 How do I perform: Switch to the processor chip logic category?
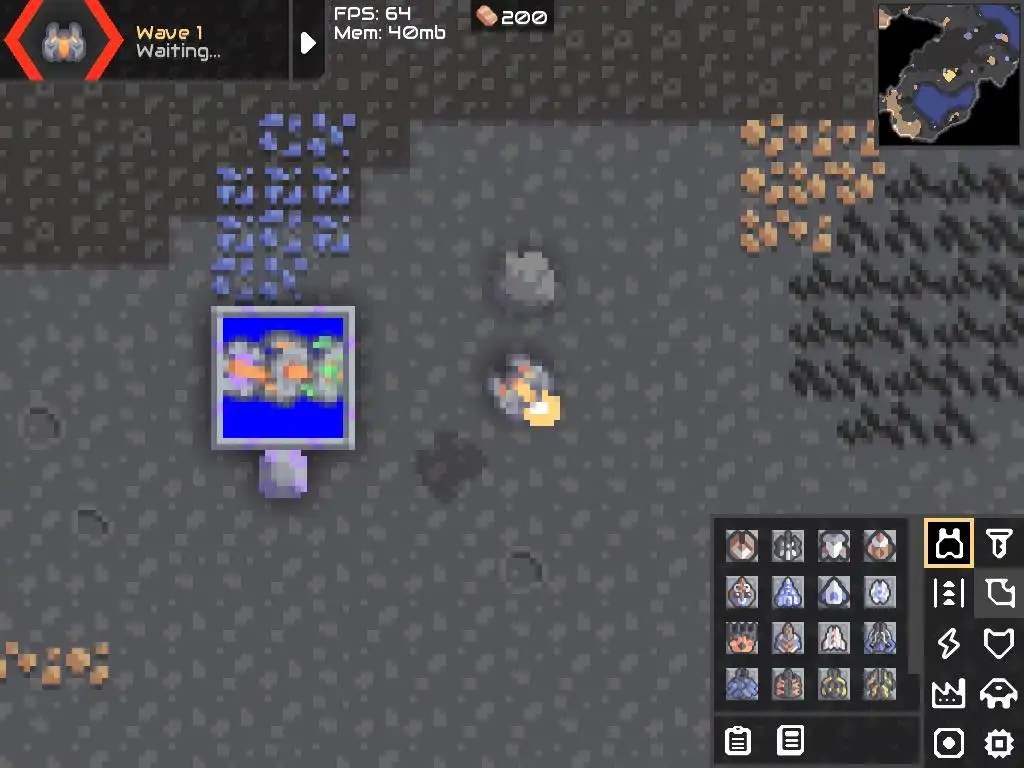pos(998,743)
